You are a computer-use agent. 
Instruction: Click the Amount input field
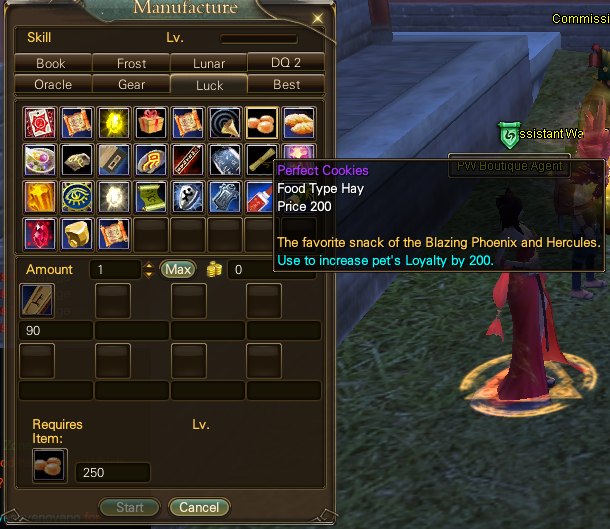click(x=116, y=269)
